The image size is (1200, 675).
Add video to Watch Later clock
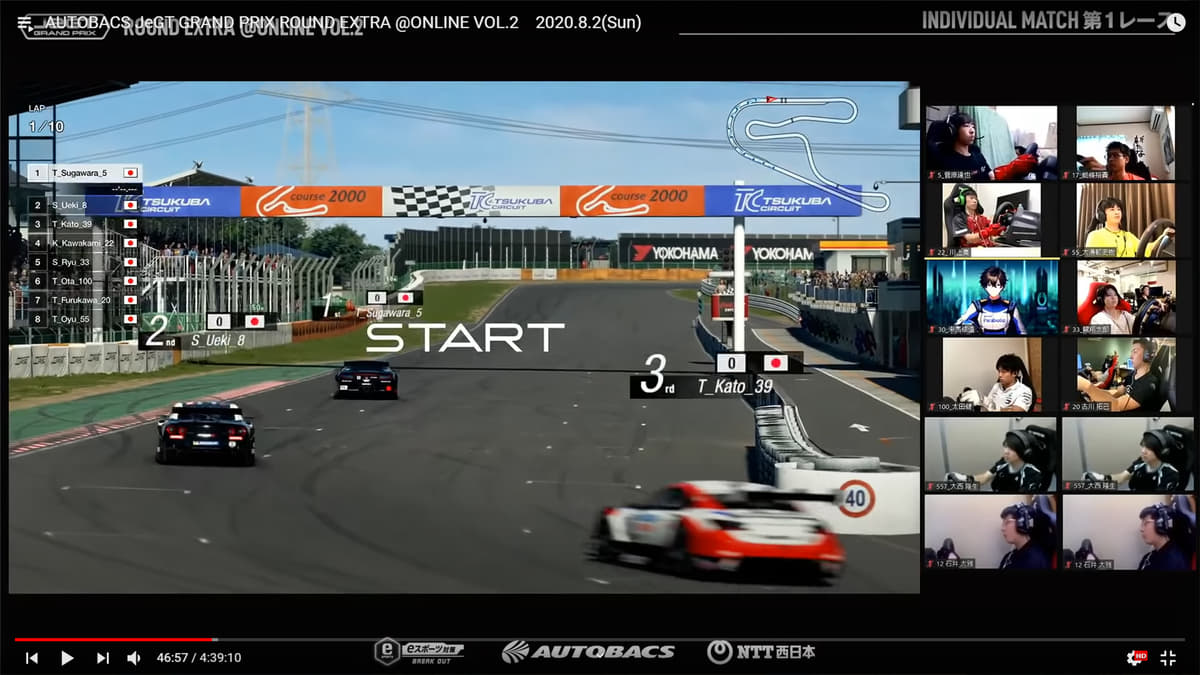point(1176,22)
